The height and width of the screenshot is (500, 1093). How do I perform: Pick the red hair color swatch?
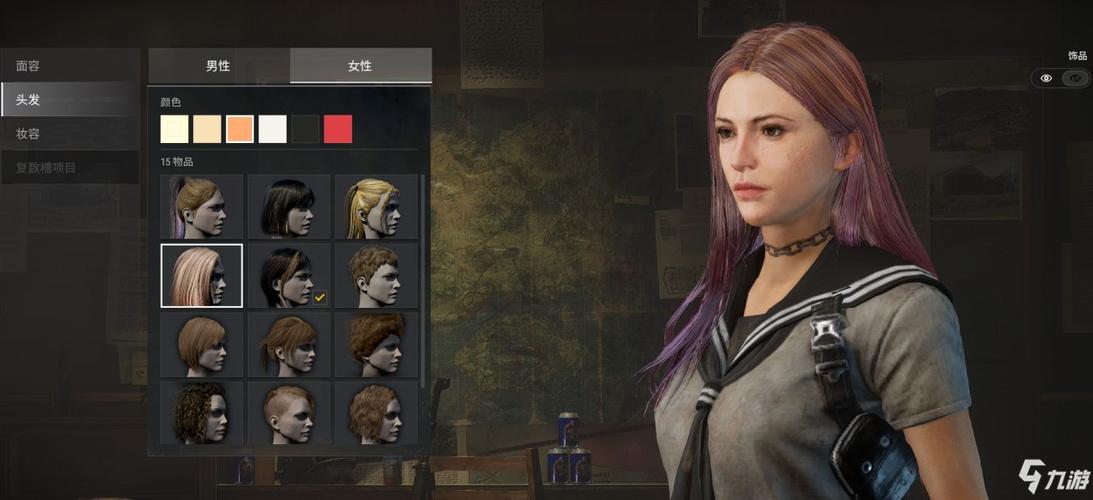coord(338,129)
